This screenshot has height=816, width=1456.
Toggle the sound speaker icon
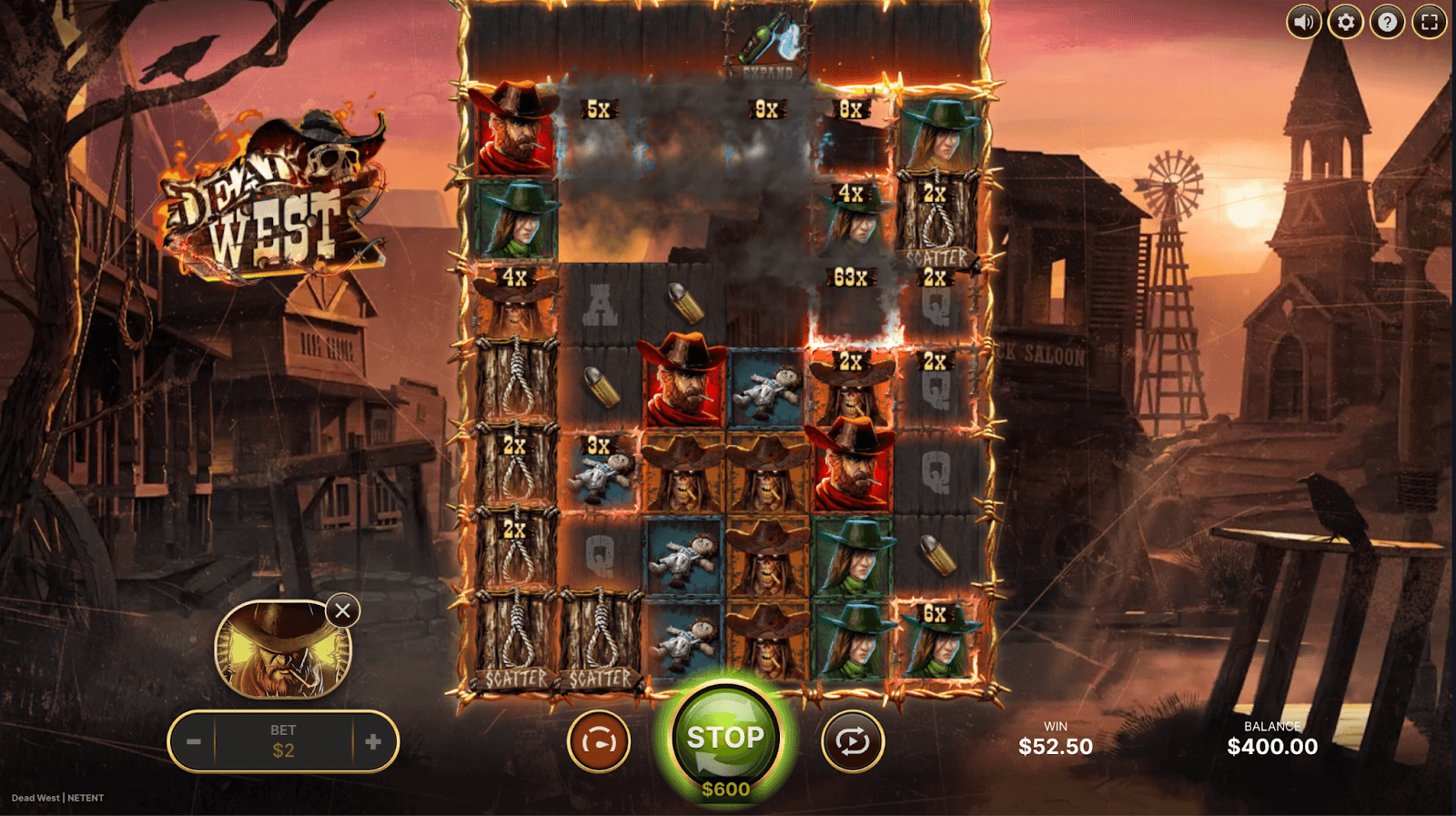1303,22
